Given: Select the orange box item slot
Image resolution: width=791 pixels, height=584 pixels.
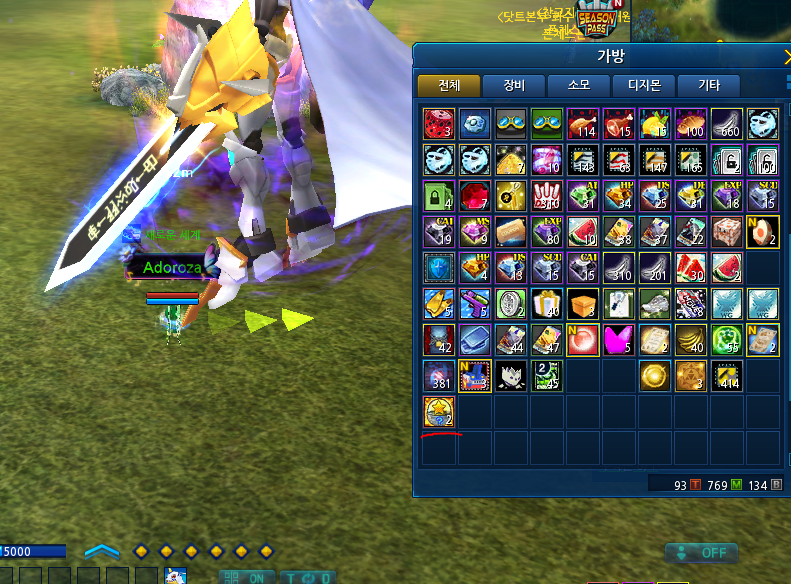Looking at the screenshot, I should [584, 303].
